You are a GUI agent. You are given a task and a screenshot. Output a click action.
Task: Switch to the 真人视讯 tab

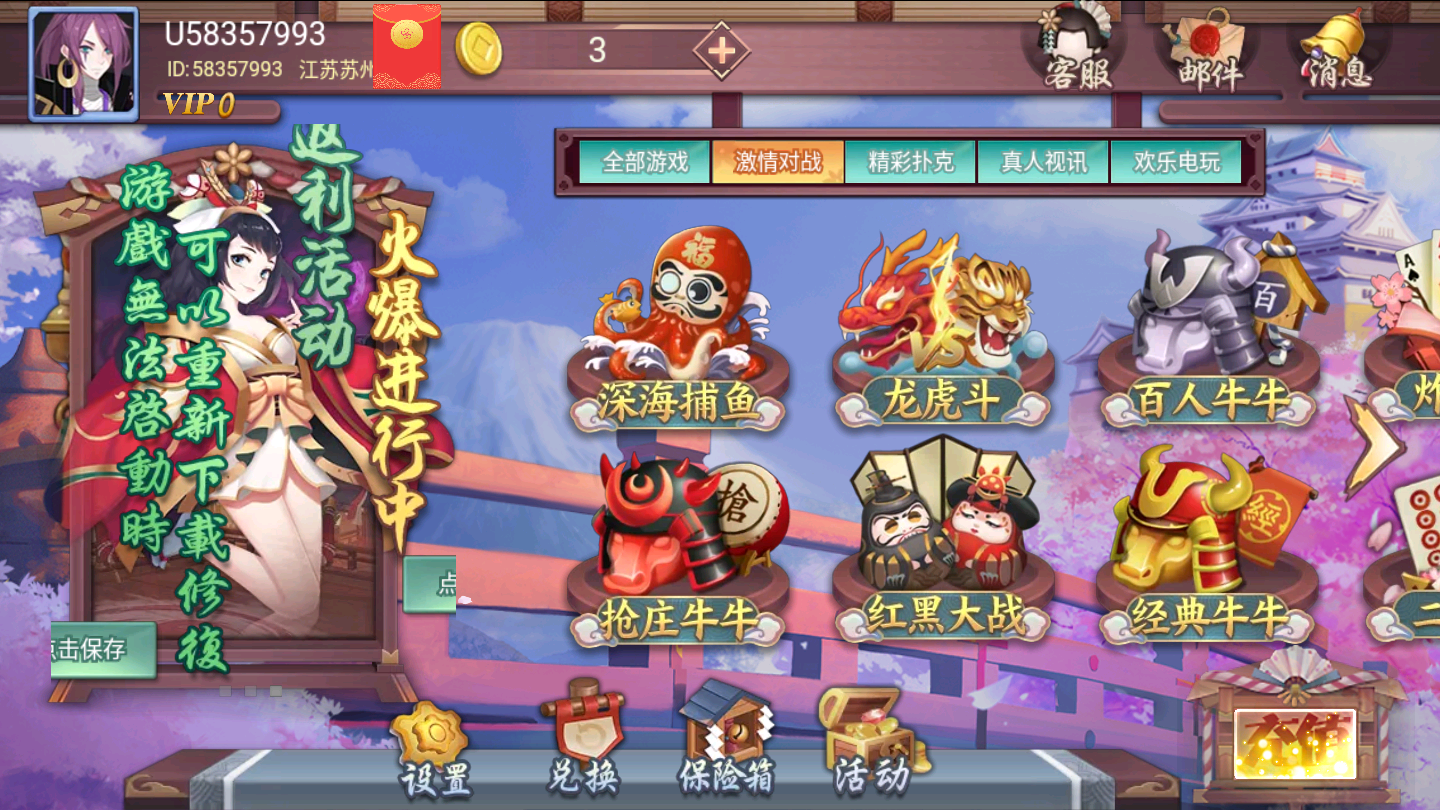click(1042, 158)
